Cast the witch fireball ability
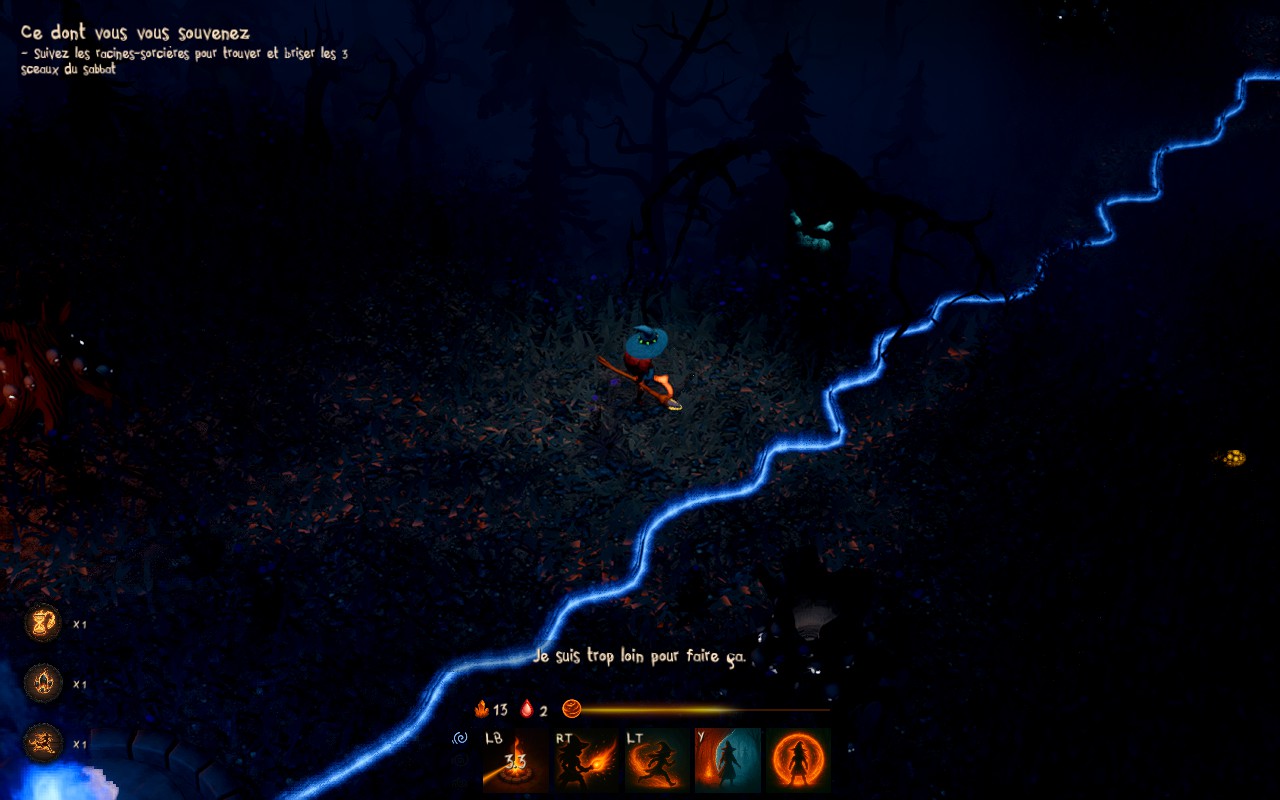 pyautogui.click(x=586, y=760)
